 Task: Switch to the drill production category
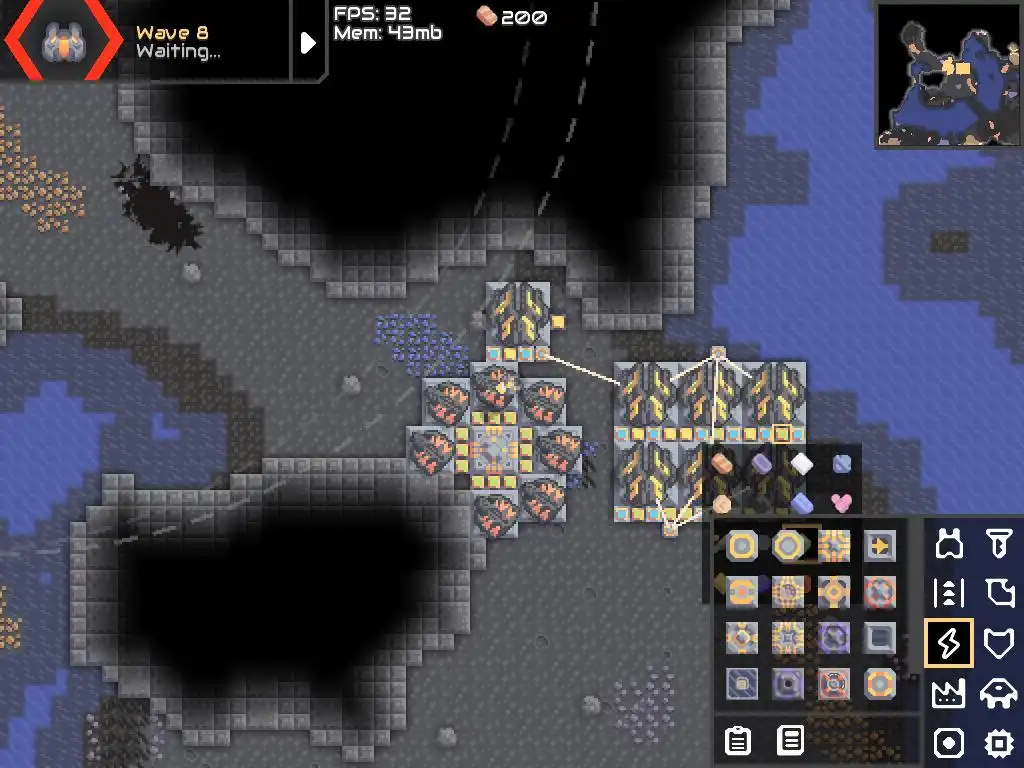tap(998, 545)
